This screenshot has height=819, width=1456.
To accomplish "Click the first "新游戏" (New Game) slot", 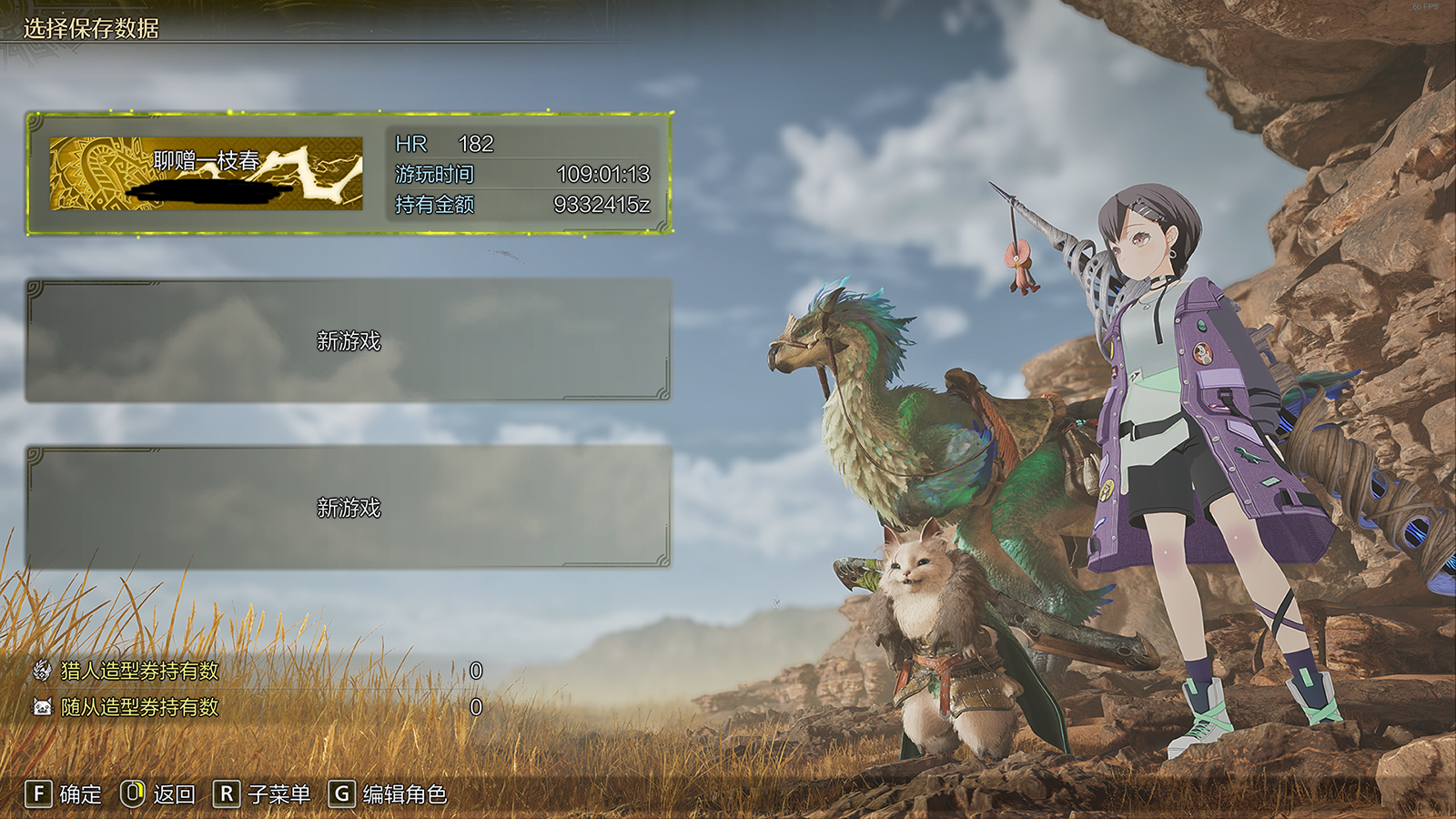I will tap(346, 344).
